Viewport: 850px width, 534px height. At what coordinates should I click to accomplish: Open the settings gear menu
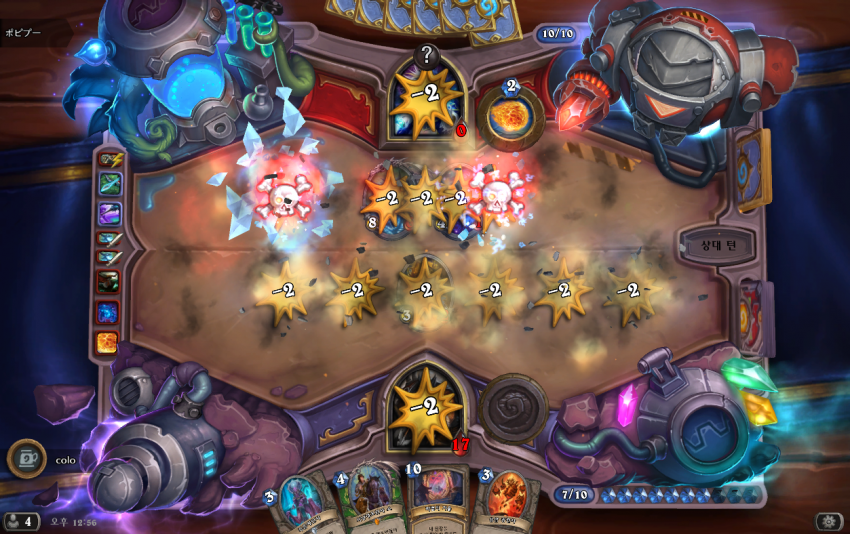[x=829, y=521]
